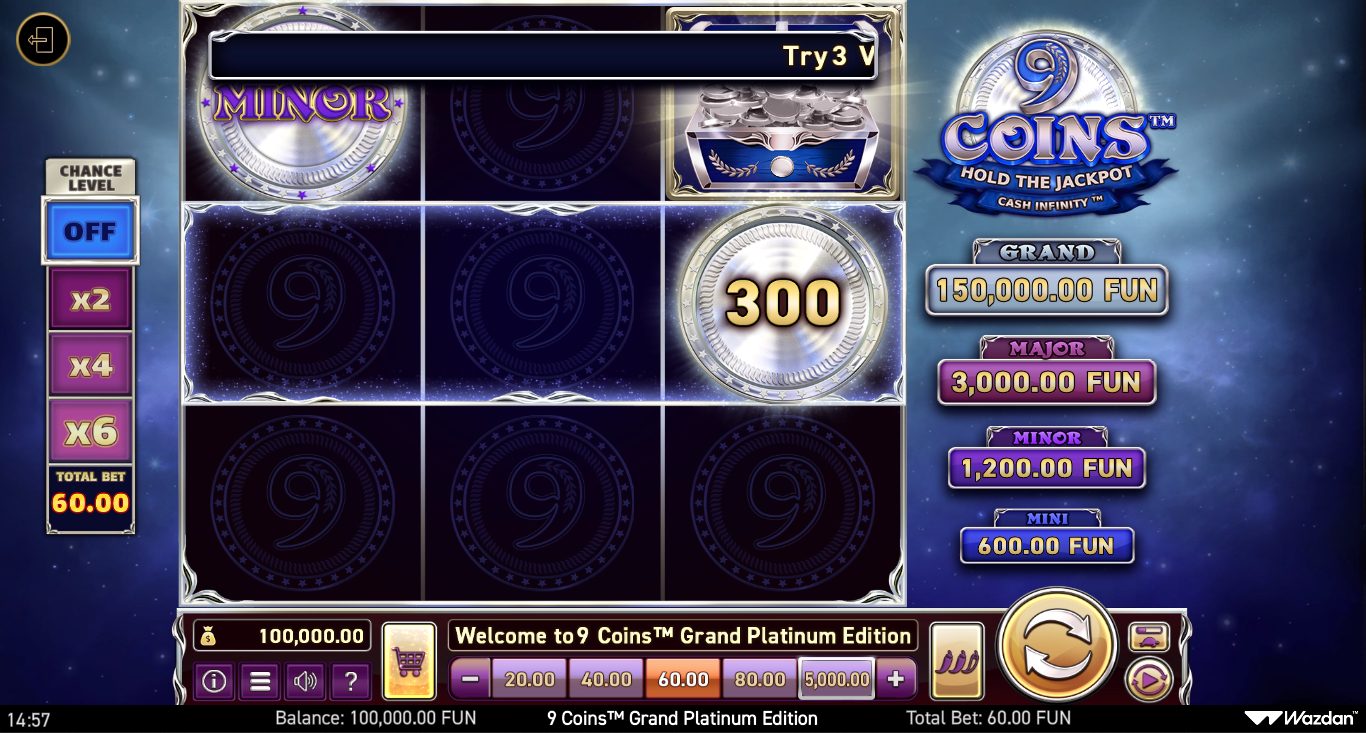This screenshot has width=1366, height=733.
Task: Click the exit door icon in top-left corner
Action: (x=42, y=41)
